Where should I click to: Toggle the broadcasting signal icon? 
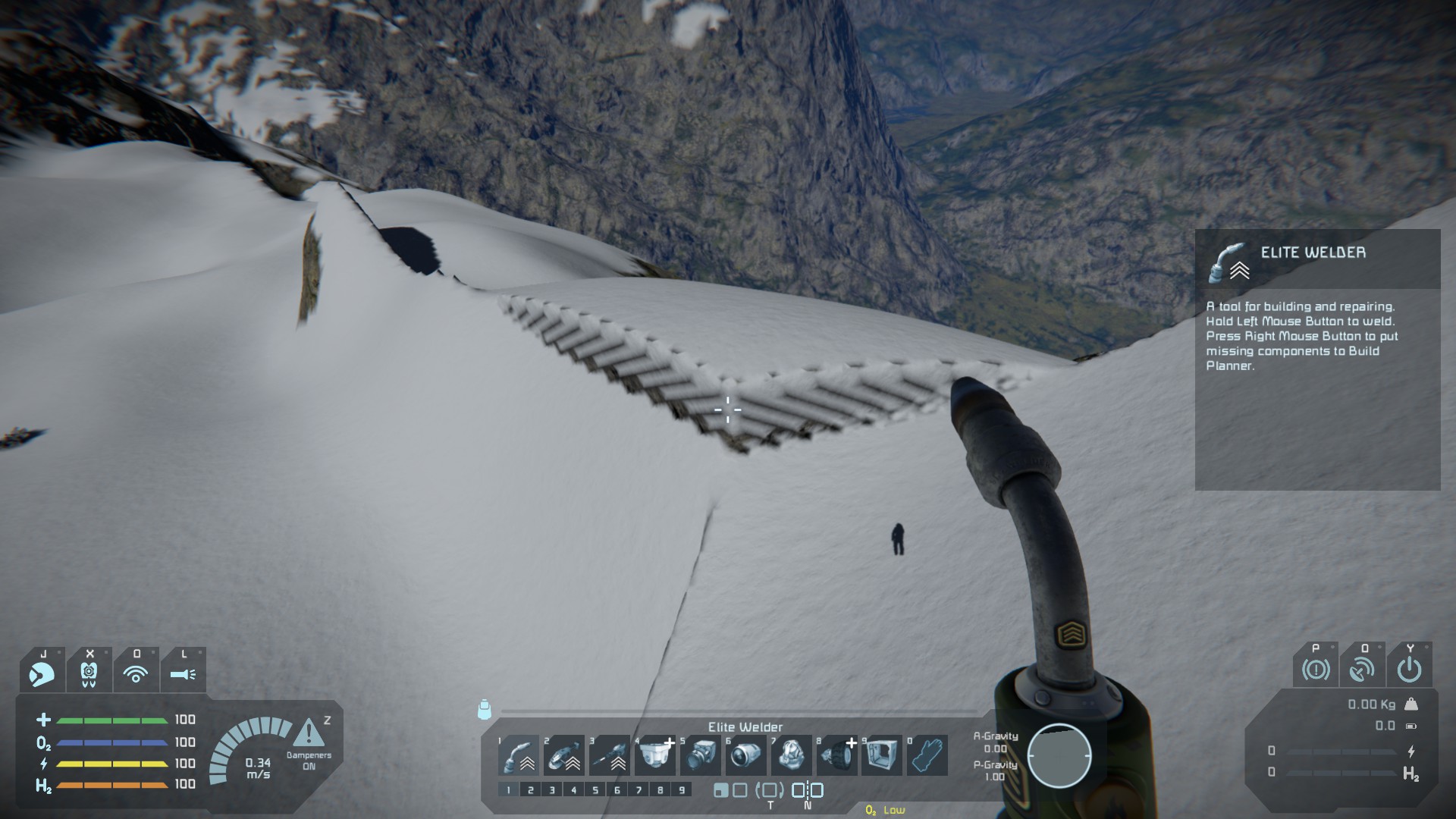(x=136, y=672)
